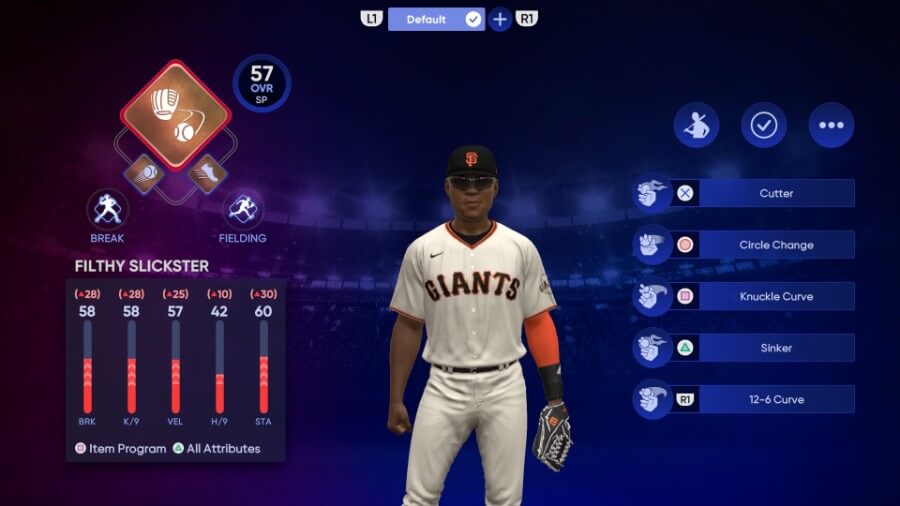Open the Cutter pitch slot
The image size is (900, 506).
[x=776, y=193]
